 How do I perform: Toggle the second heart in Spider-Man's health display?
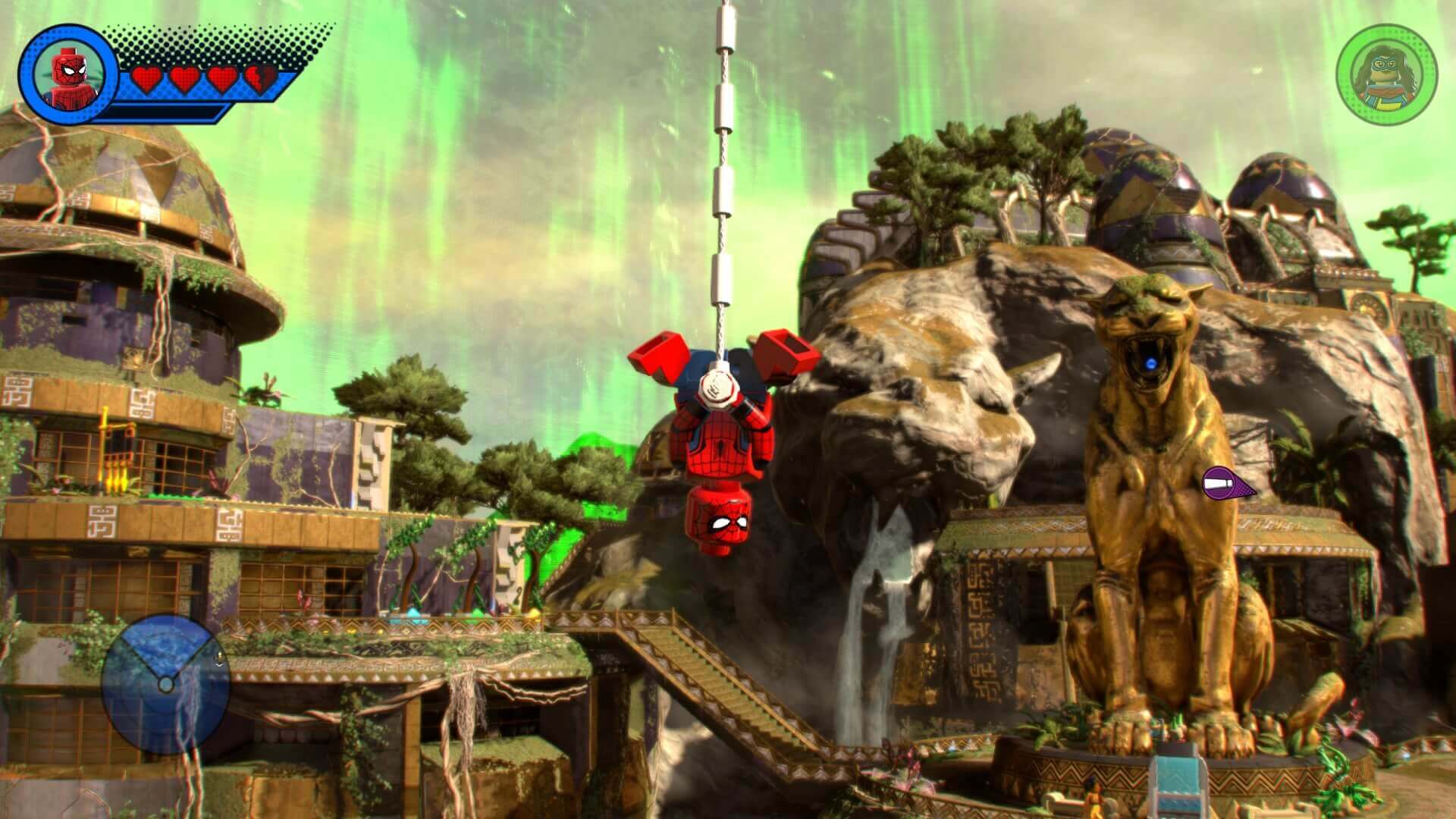point(186,80)
